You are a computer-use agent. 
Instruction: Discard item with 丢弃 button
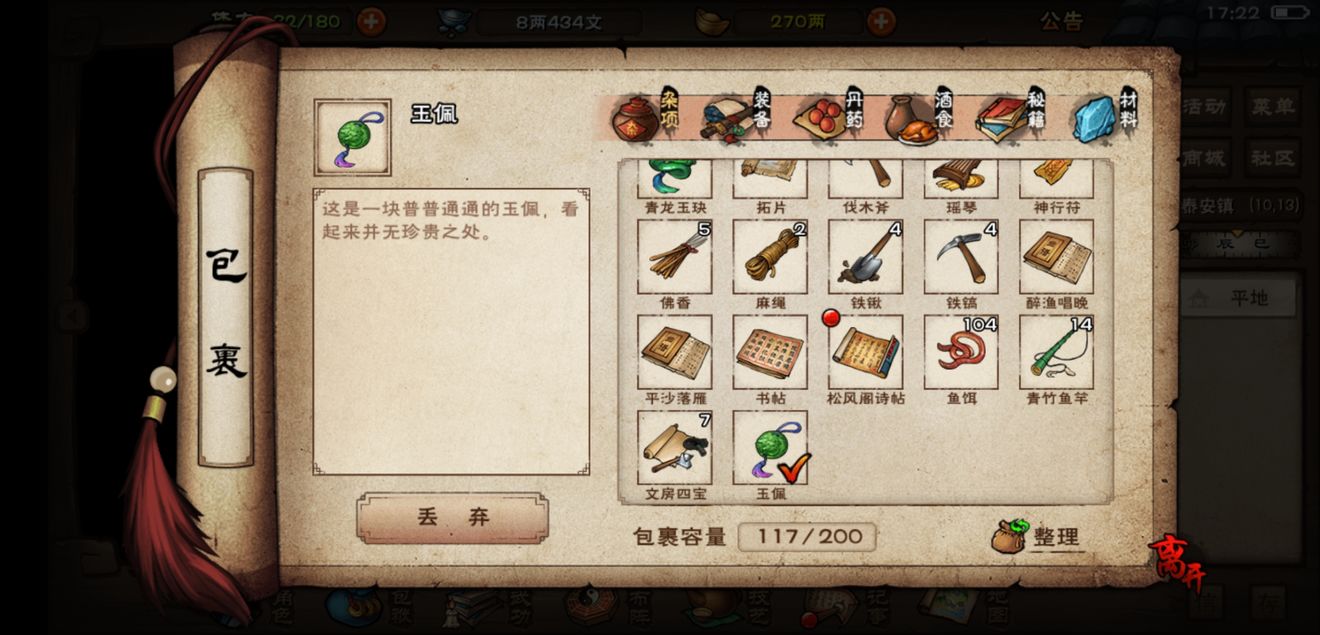pos(452,517)
